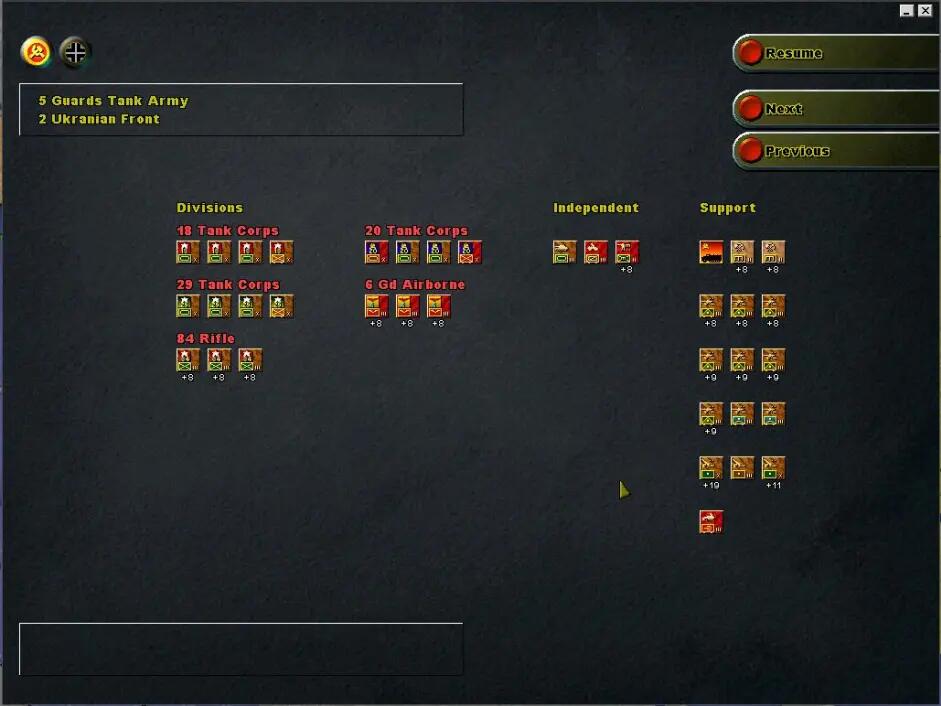The image size is (941, 706).
Task: Choose the lone red unit below Support
Action: 711,521
